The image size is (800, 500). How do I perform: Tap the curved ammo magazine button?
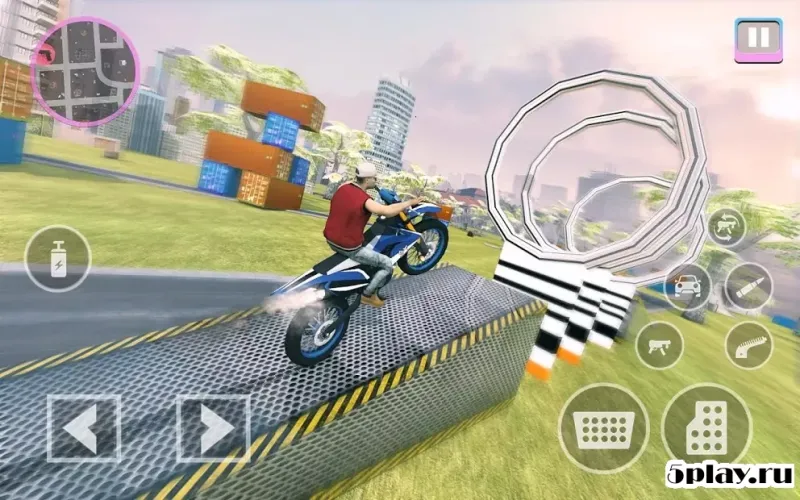coord(748,345)
